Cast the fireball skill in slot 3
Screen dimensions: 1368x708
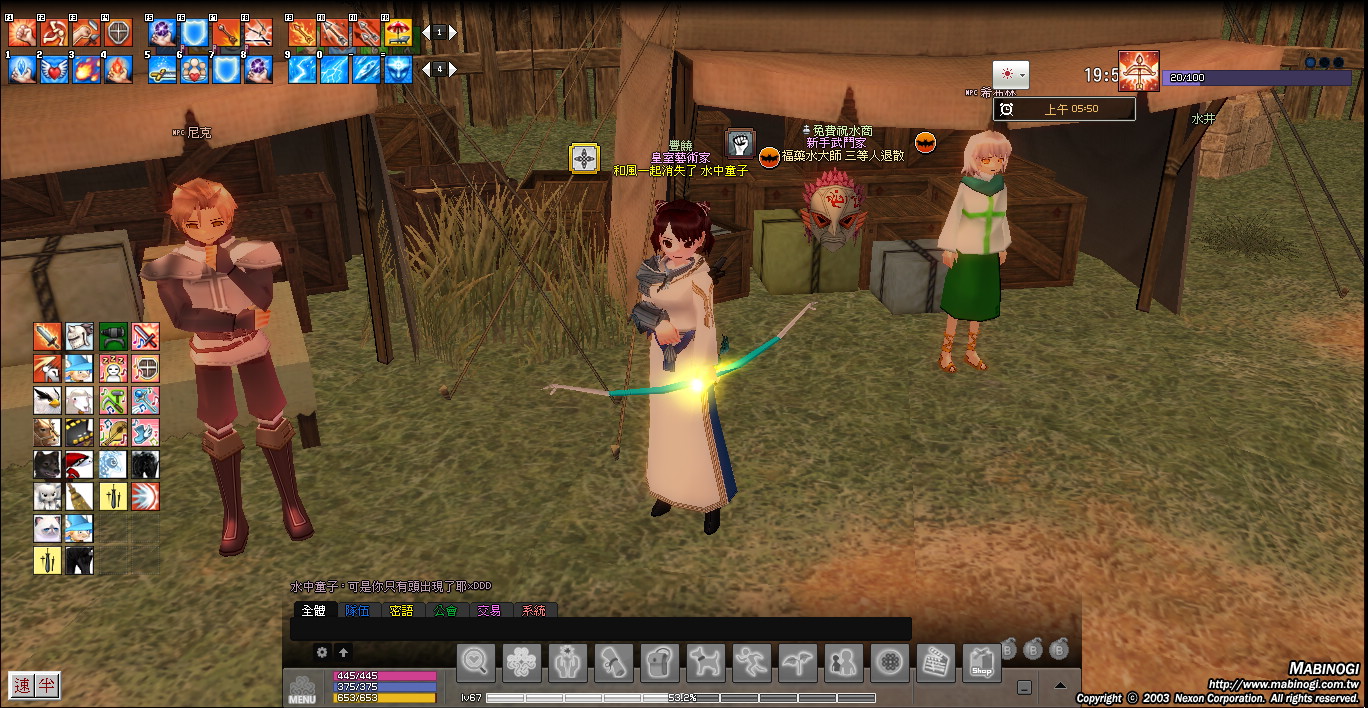86,69
